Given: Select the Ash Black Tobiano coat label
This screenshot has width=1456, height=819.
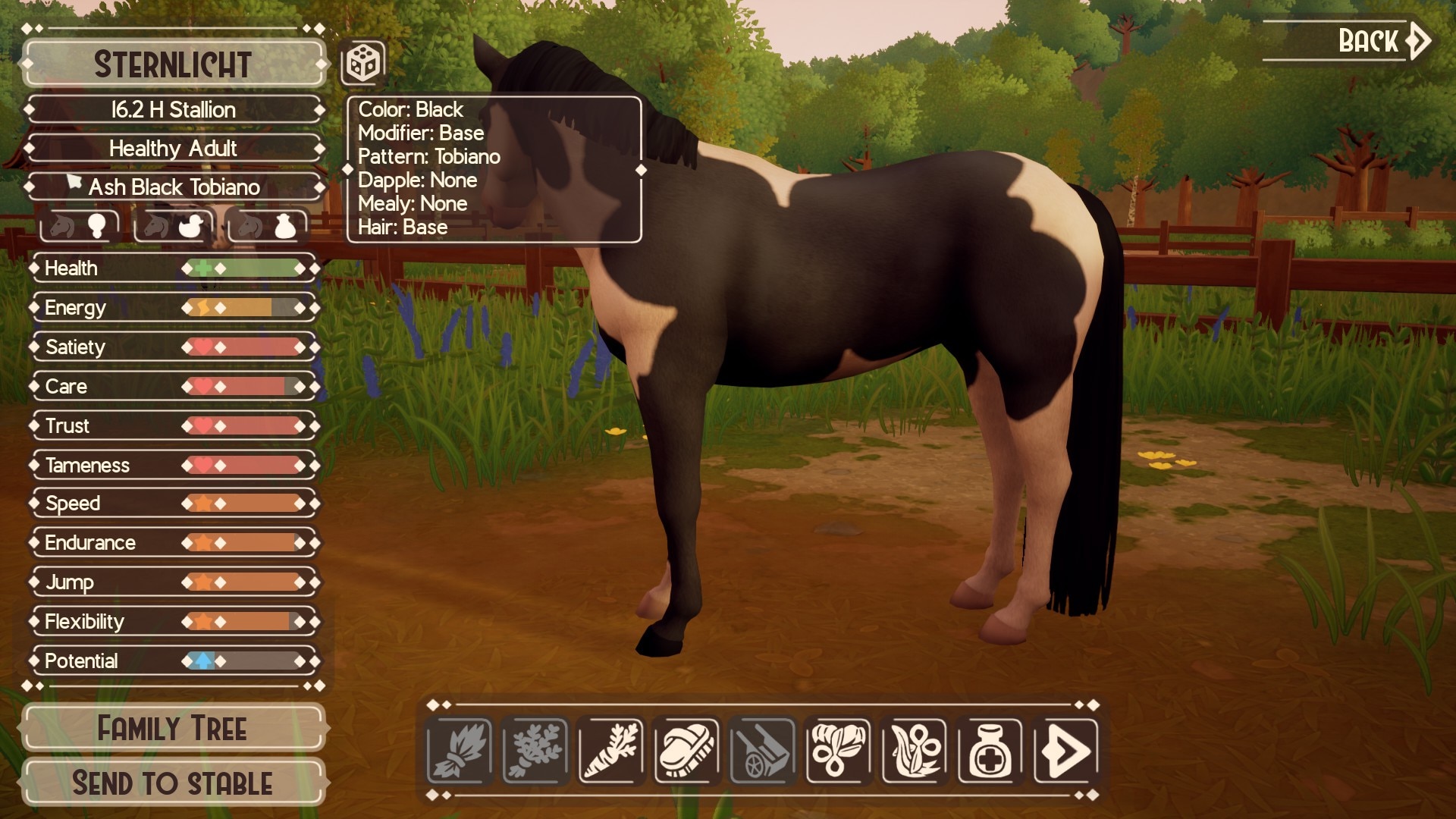Looking at the screenshot, I should pos(174,187).
